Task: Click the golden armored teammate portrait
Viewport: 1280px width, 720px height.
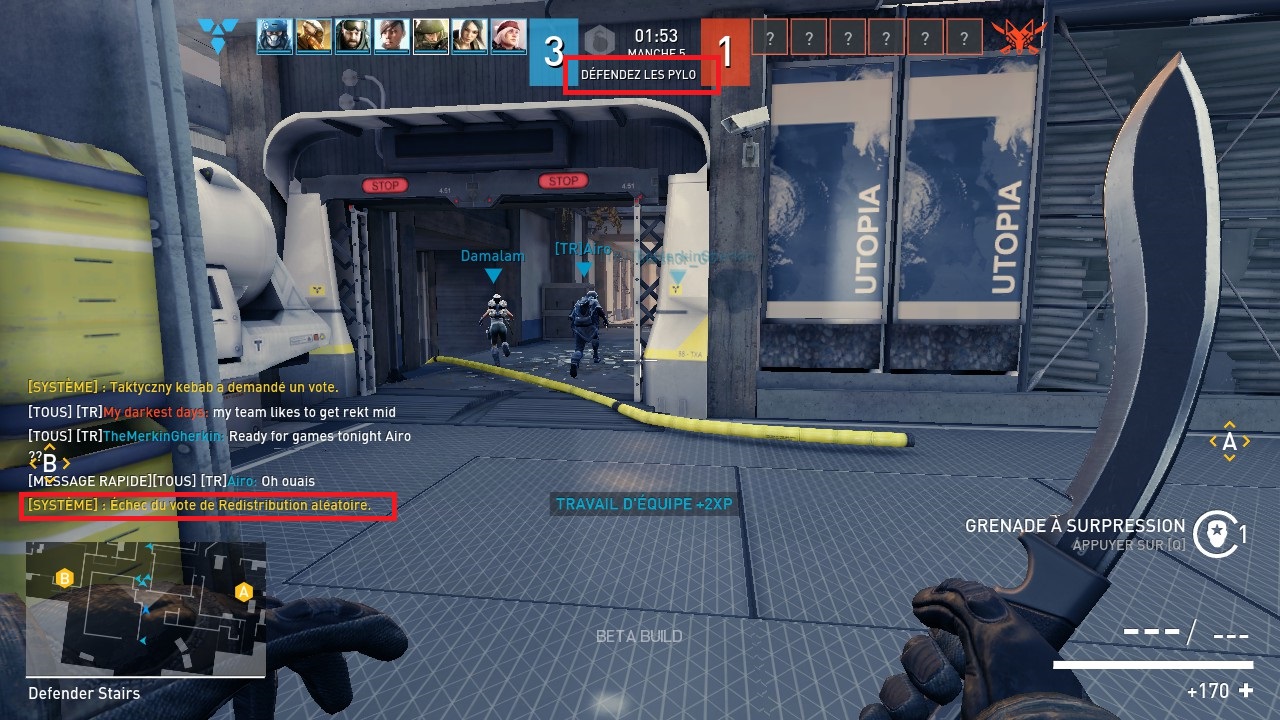Action: tap(314, 37)
